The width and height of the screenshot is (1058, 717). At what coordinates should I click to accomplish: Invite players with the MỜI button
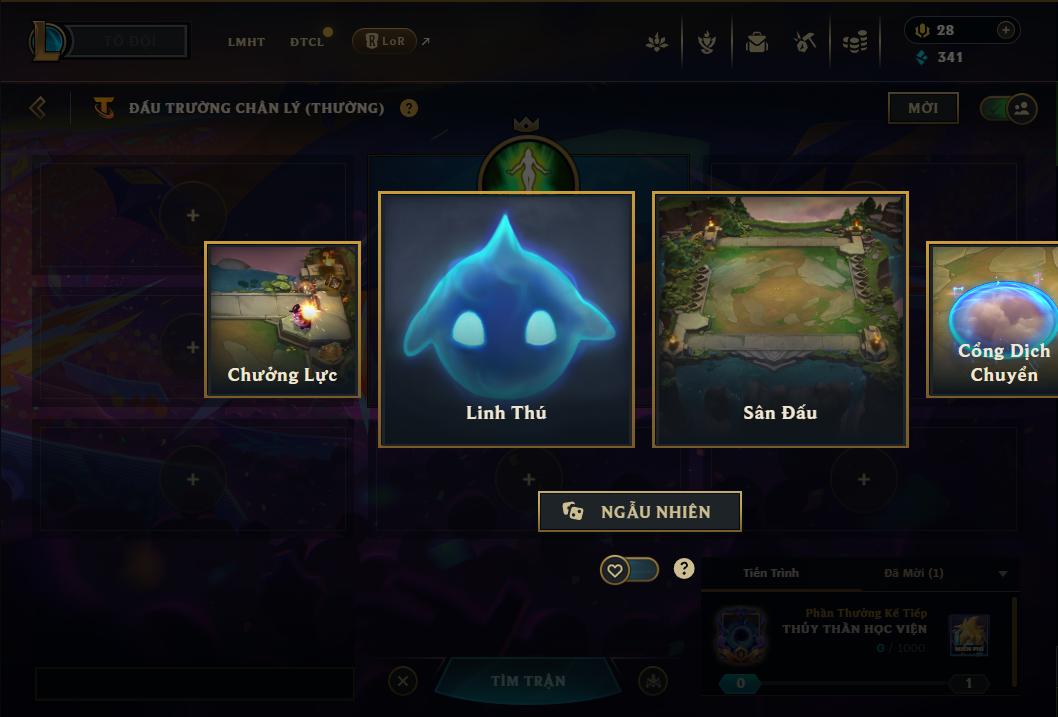pyautogui.click(x=923, y=108)
